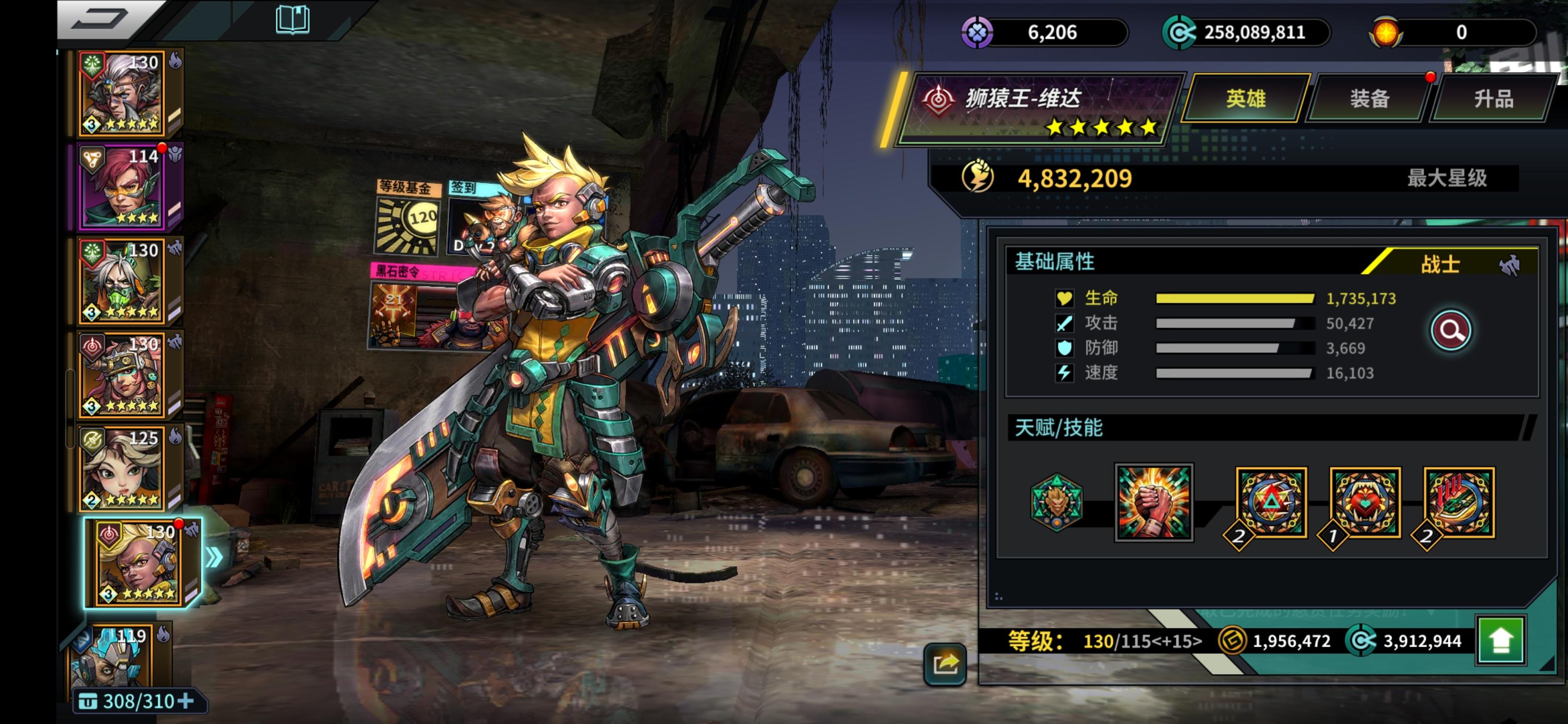Image resolution: width=1568 pixels, height=724 pixels.
Task: Inspect the red triangle talent icon
Action: pyautogui.click(x=1270, y=503)
